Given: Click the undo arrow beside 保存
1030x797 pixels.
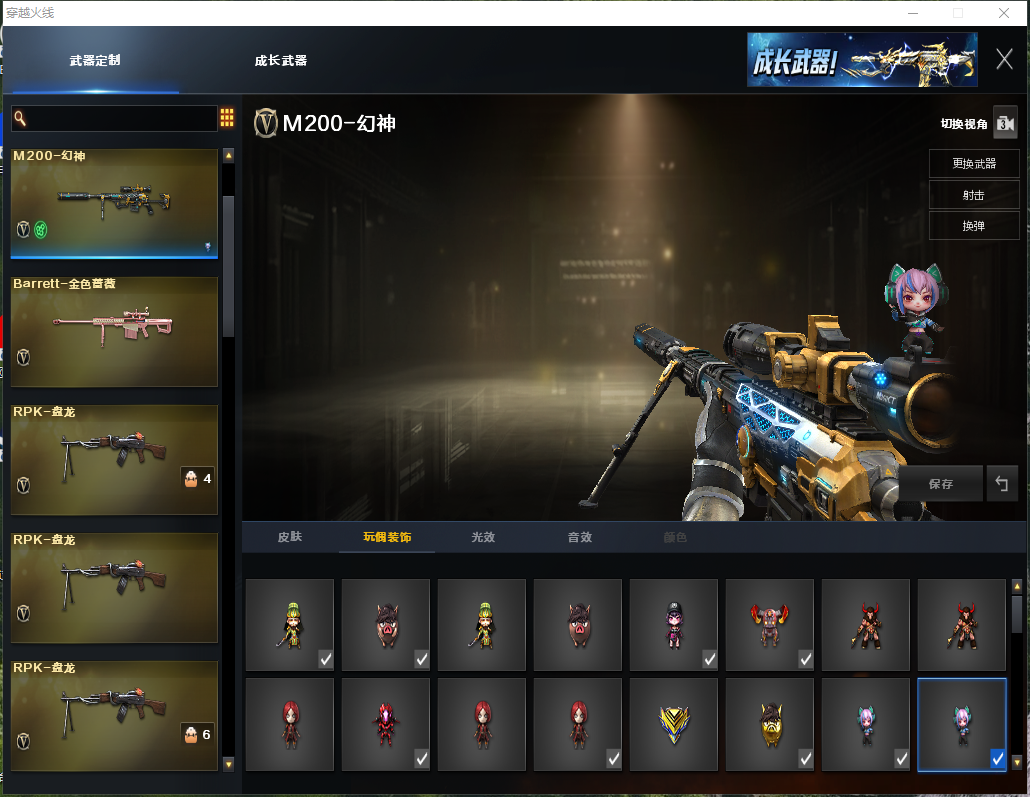Looking at the screenshot, I should tap(1001, 484).
